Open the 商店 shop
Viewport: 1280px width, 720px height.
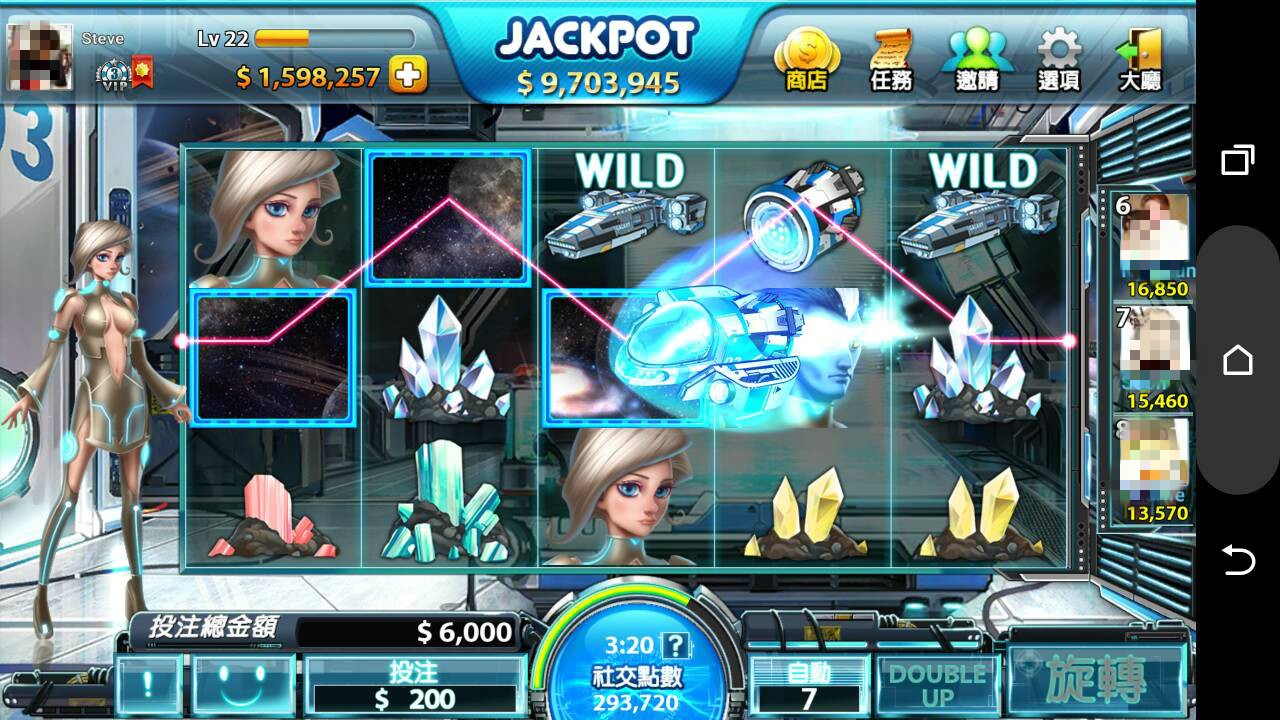pos(806,60)
